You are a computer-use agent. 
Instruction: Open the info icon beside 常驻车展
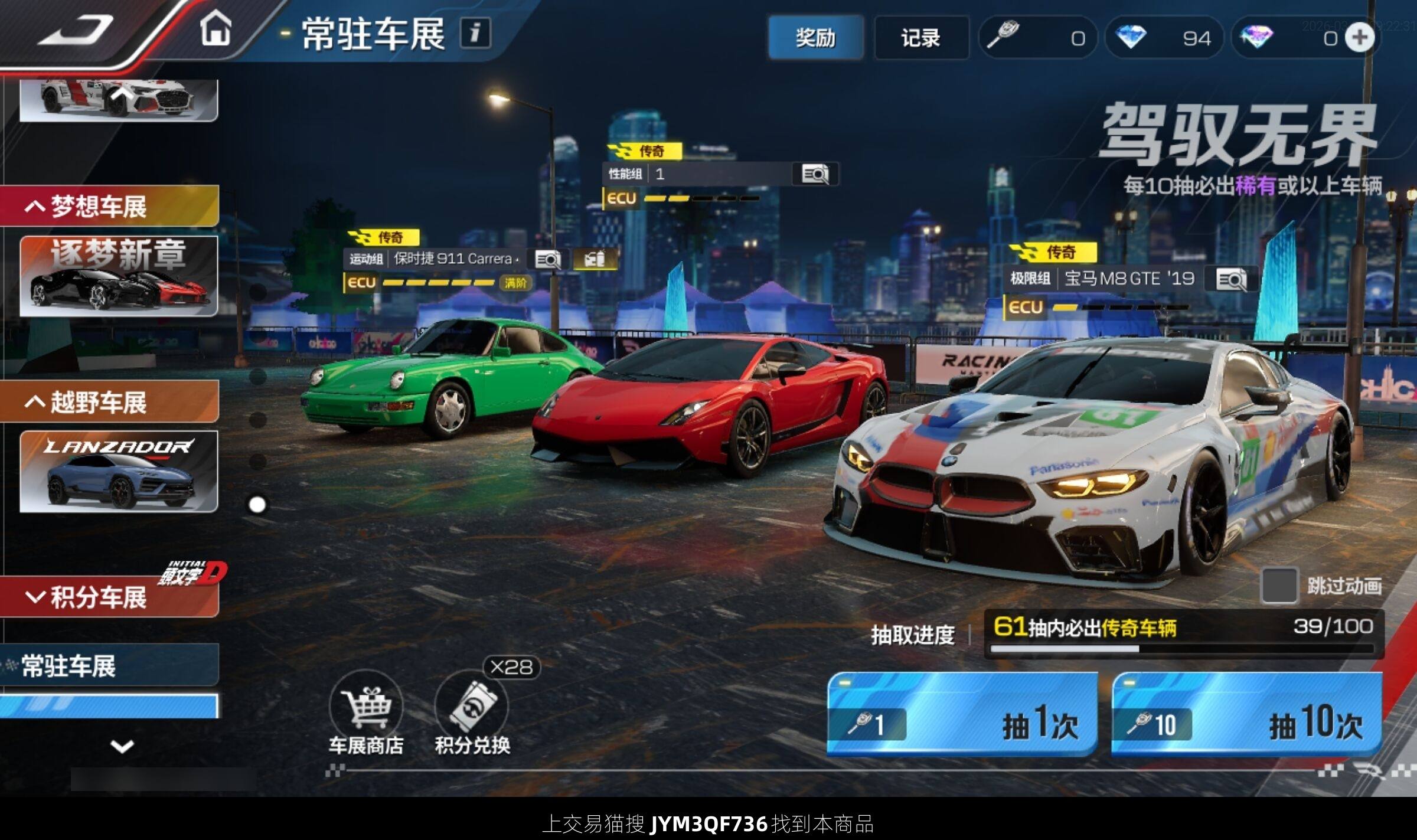[475, 32]
